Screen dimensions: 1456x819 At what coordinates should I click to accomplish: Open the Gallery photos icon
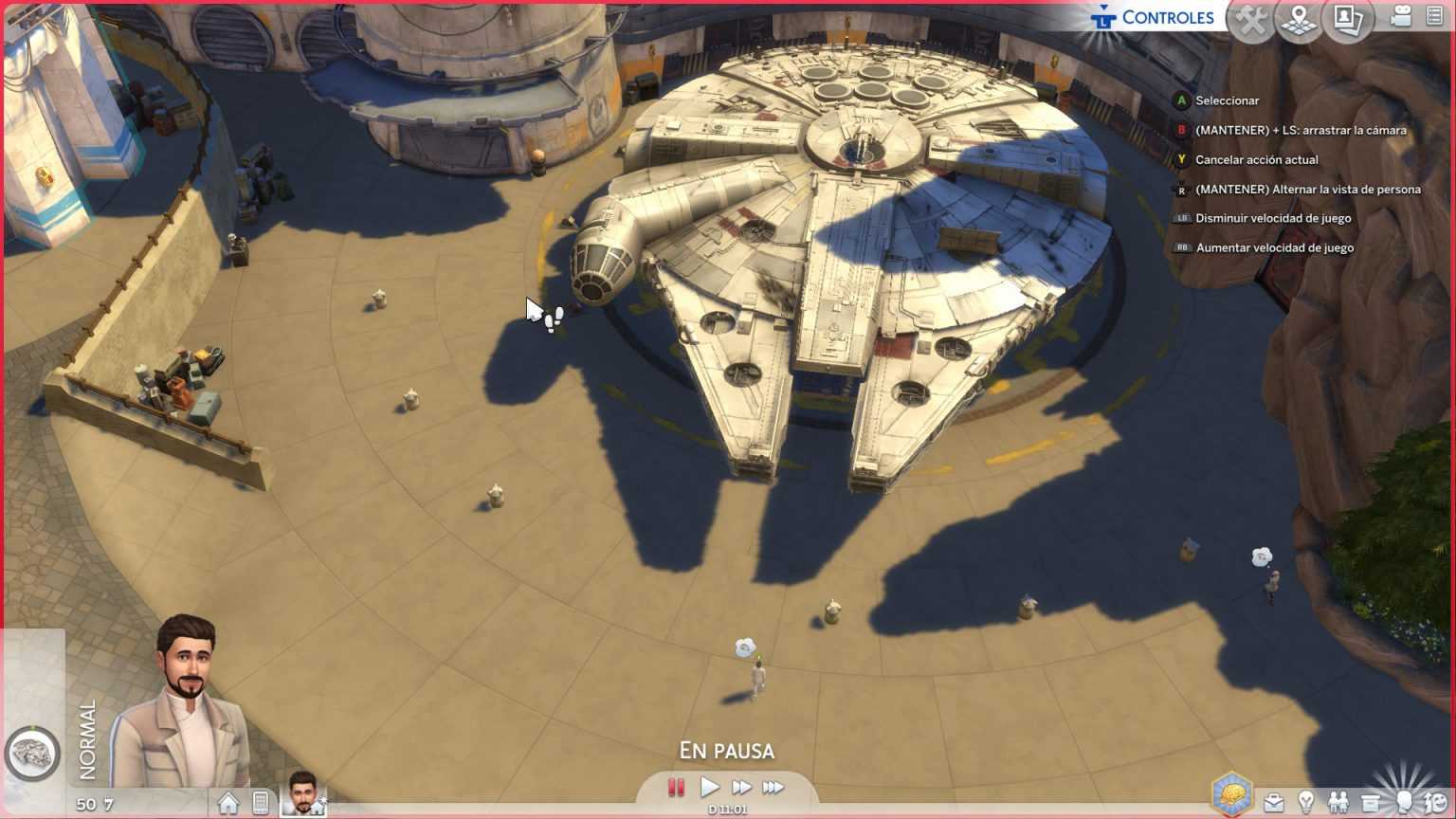click(x=1348, y=19)
